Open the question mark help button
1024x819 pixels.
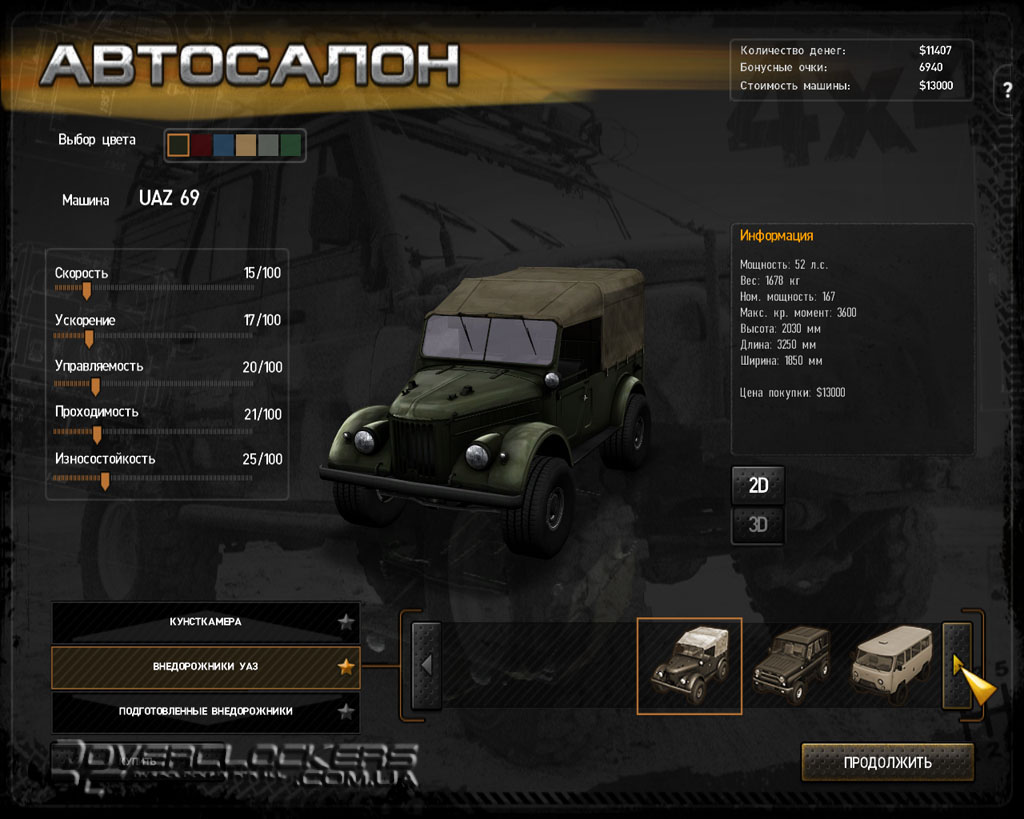click(1007, 90)
